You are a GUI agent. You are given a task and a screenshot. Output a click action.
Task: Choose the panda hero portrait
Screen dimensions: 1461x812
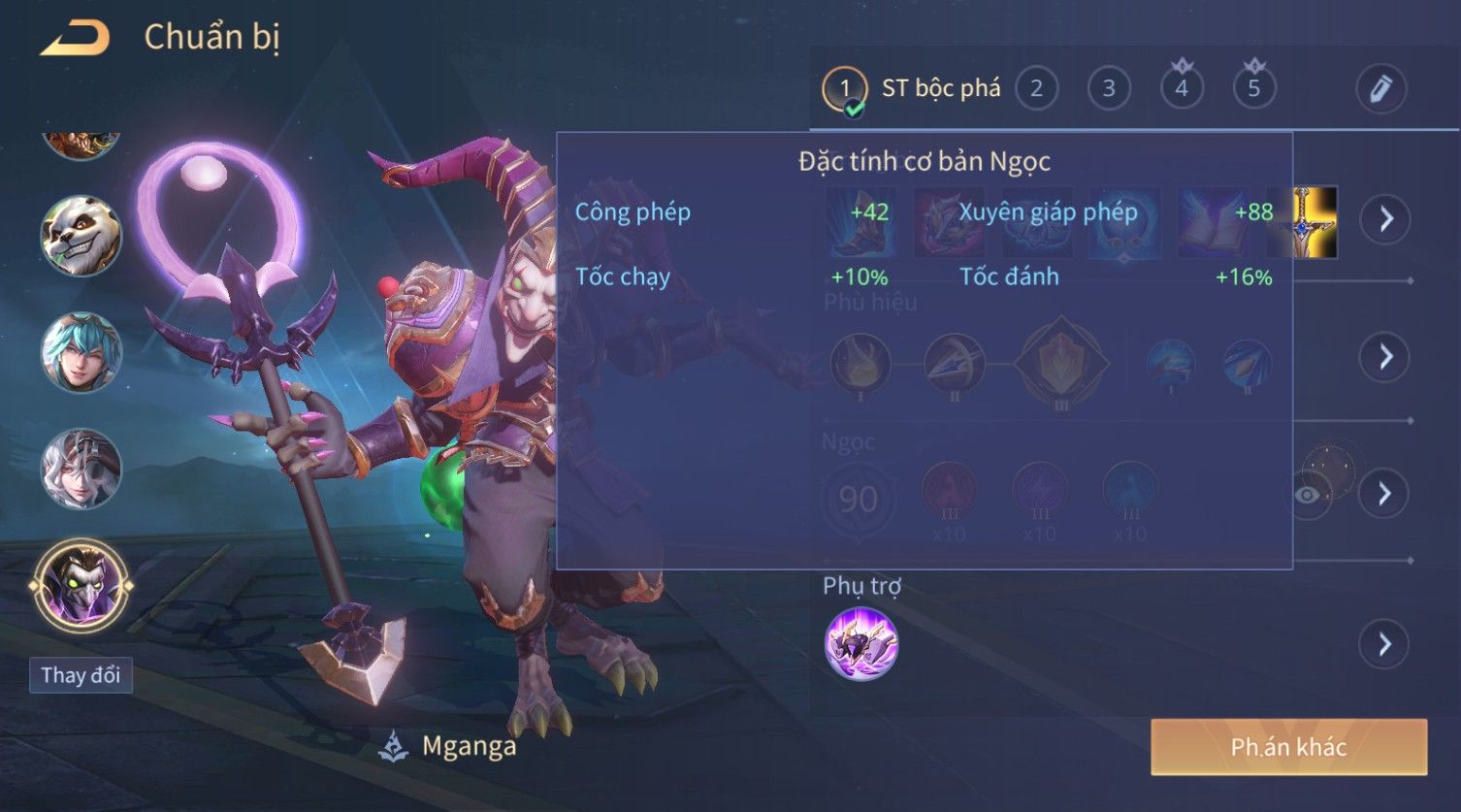[81, 237]
